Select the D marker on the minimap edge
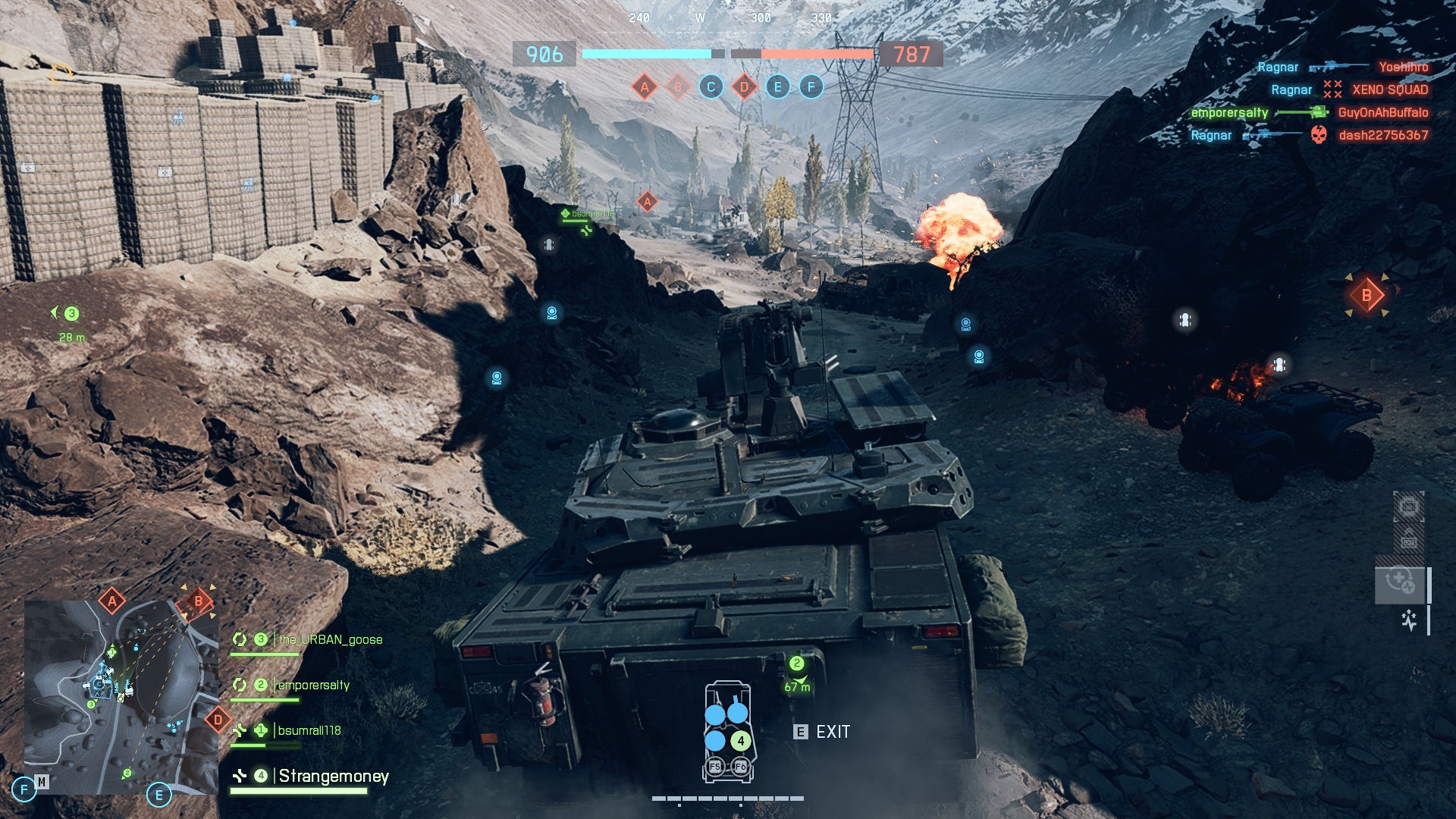Screen dimensions: 1456x819 point(218,720)
